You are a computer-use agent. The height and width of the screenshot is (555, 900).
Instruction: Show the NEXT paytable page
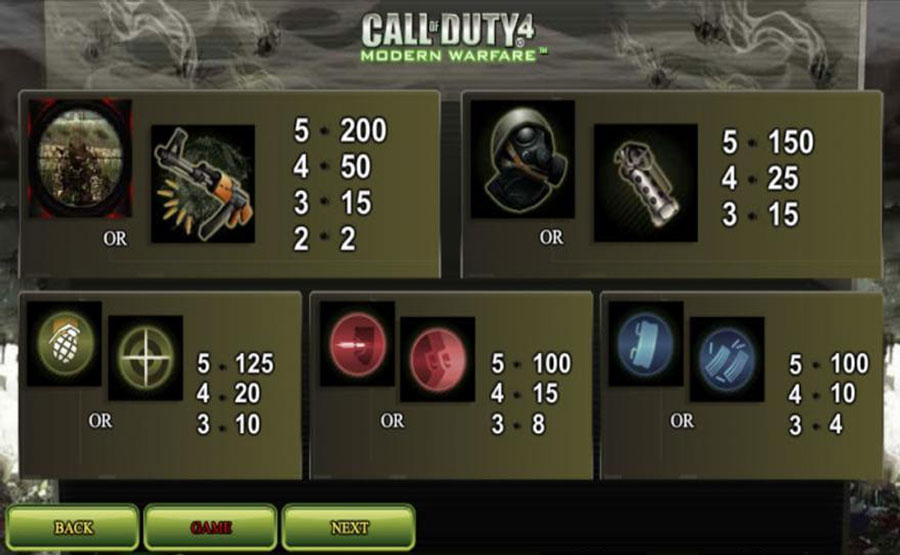[x=349, y=527]
